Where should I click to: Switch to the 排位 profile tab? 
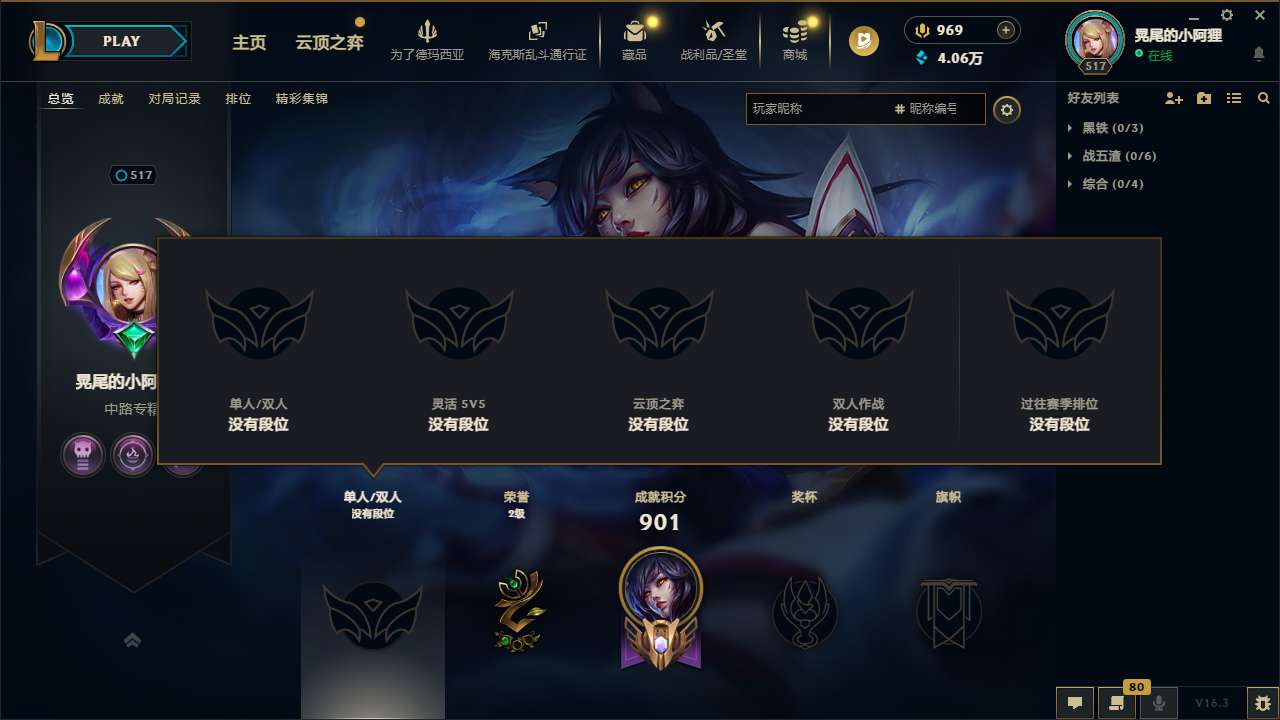pos(238,99)
